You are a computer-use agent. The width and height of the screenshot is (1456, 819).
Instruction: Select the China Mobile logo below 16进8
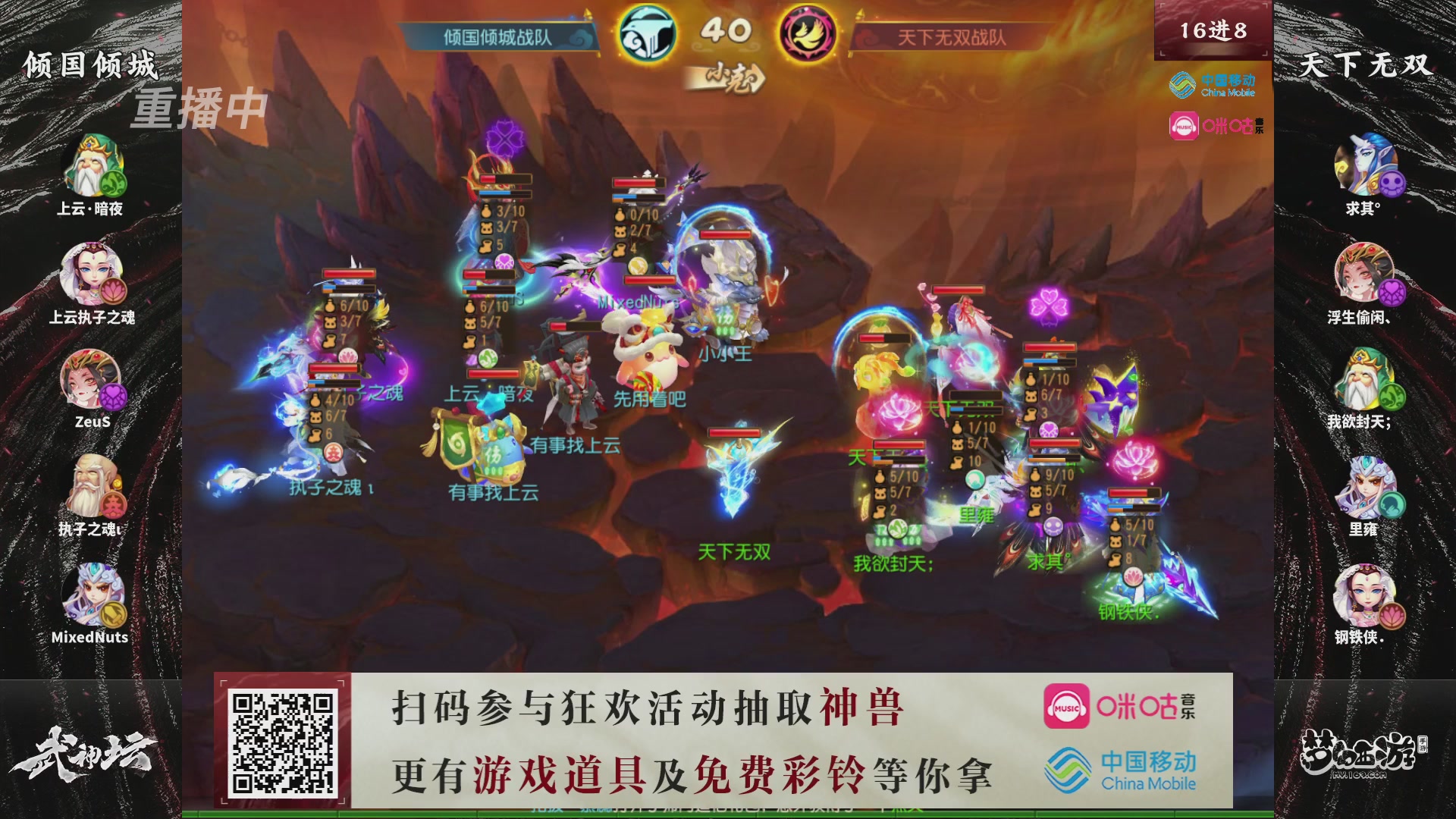(1213, 83)
